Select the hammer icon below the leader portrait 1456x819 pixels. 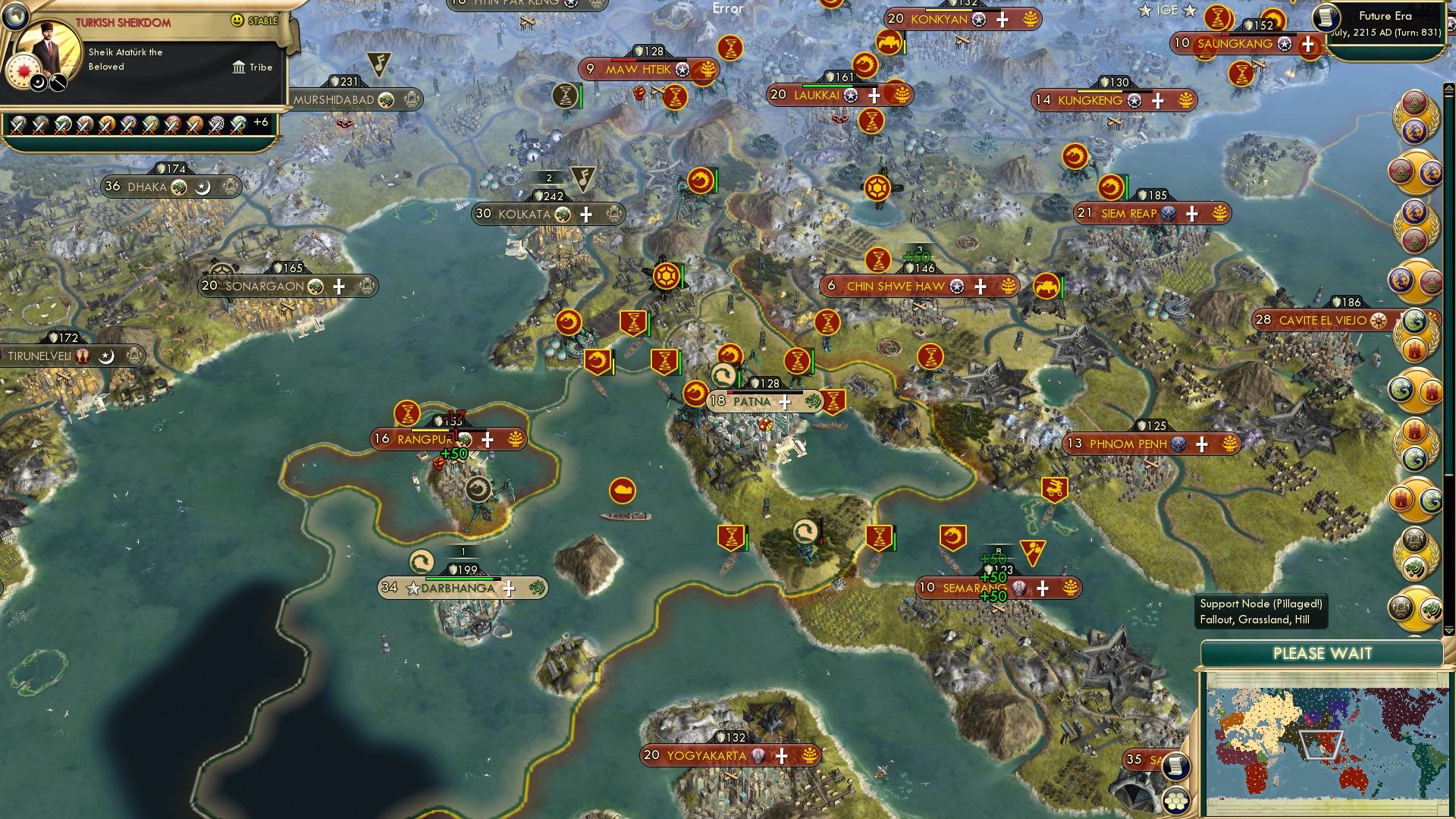(58, 82)
